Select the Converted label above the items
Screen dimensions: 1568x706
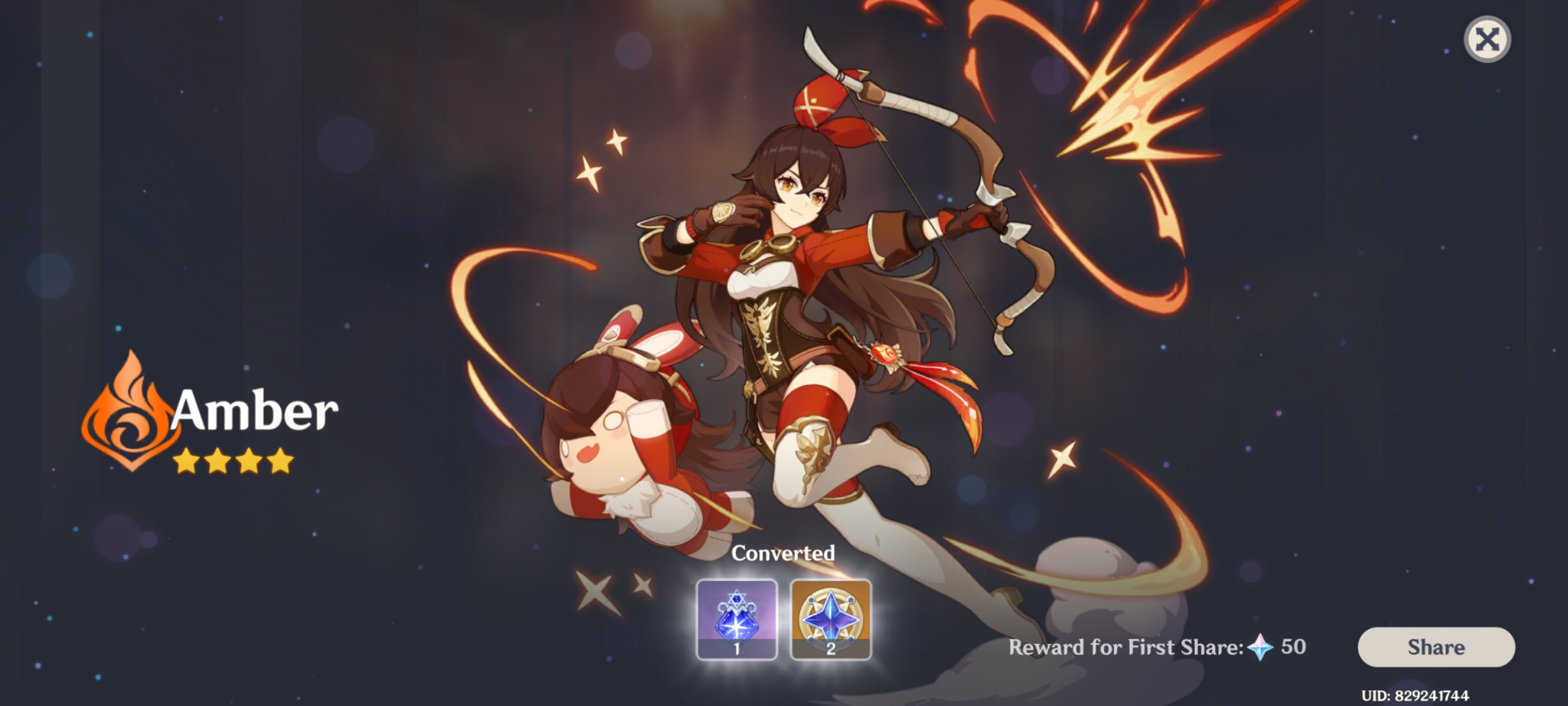coord(785,553)
